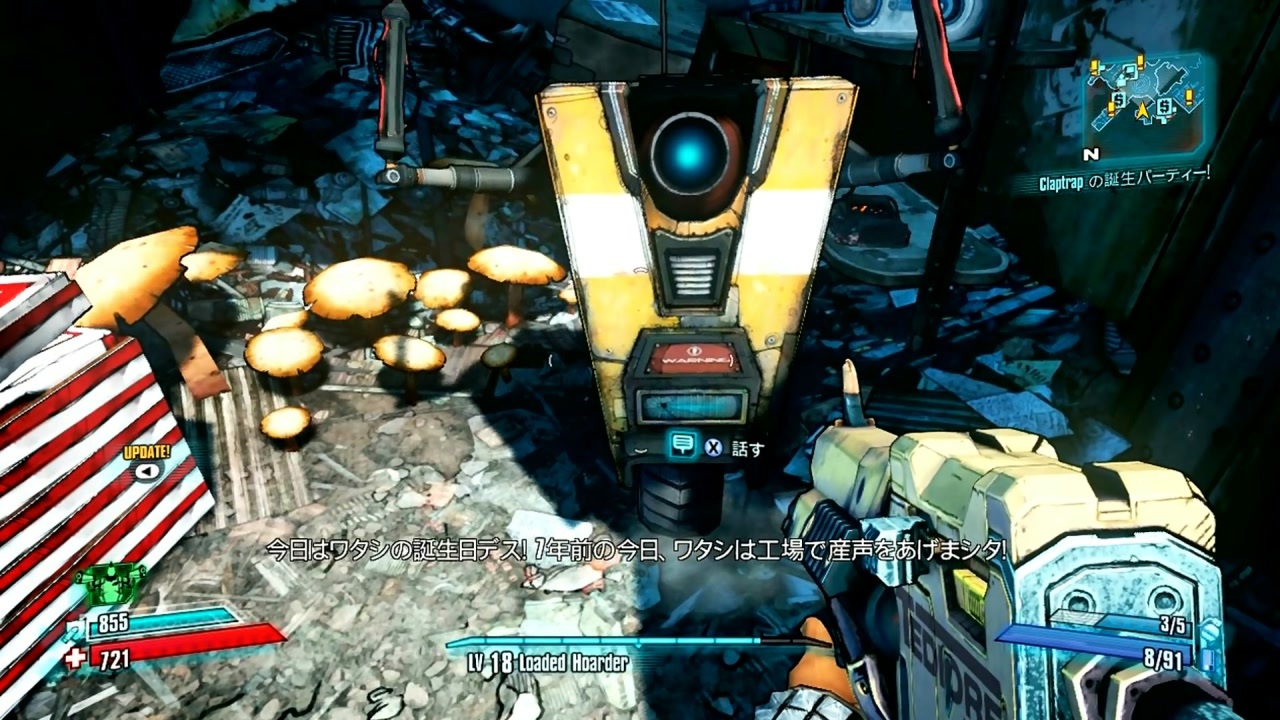Click a yellow vehicle marker on the minimap
Screen dimensions: 1280x720
(1189, 95)
